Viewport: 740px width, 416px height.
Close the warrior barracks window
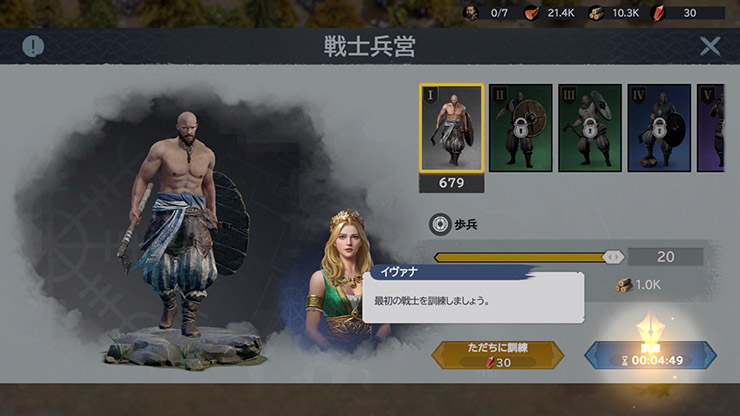[710, 46]
